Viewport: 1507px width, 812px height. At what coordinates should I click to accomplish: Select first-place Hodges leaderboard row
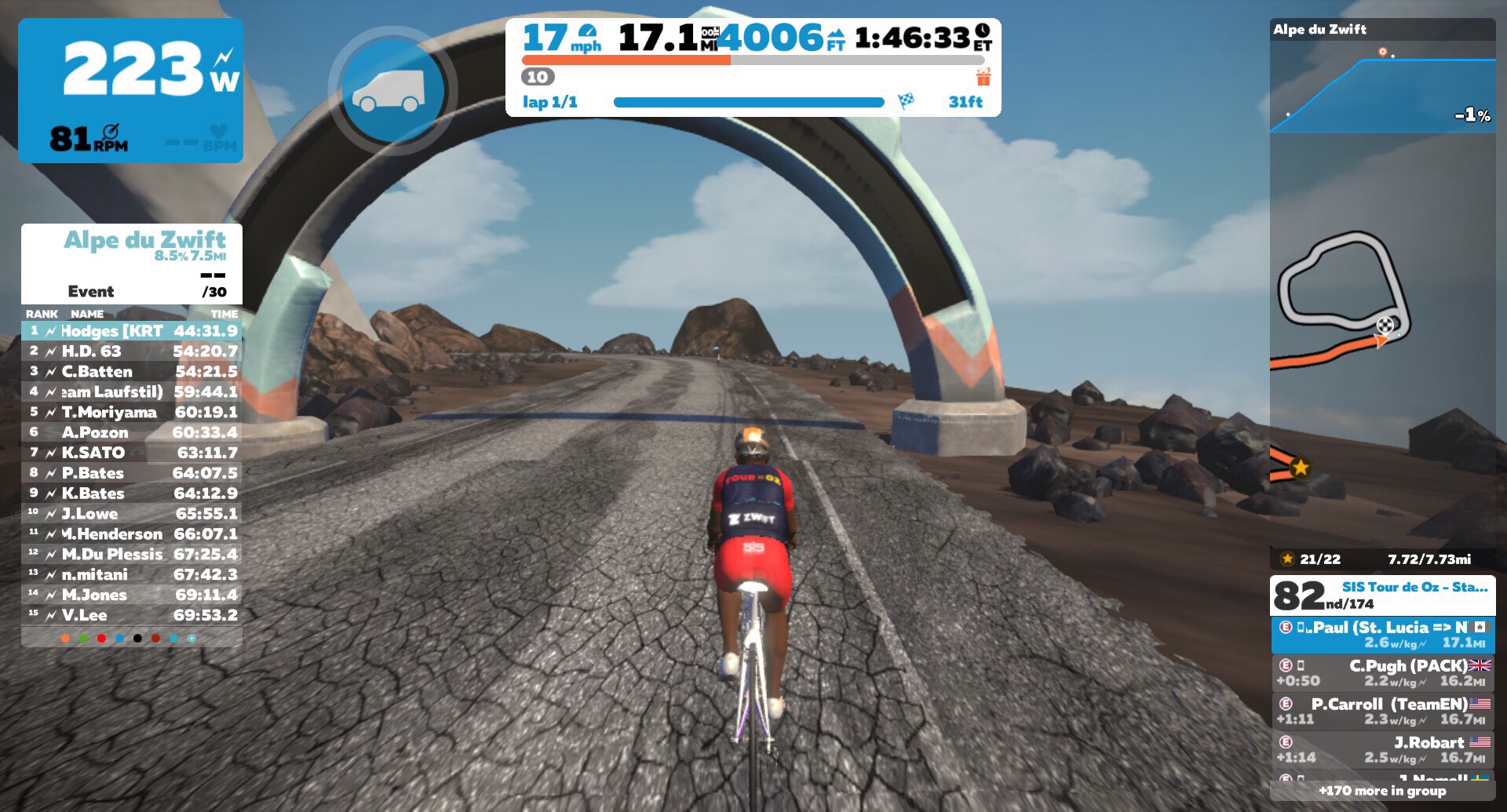coord(132,331)
